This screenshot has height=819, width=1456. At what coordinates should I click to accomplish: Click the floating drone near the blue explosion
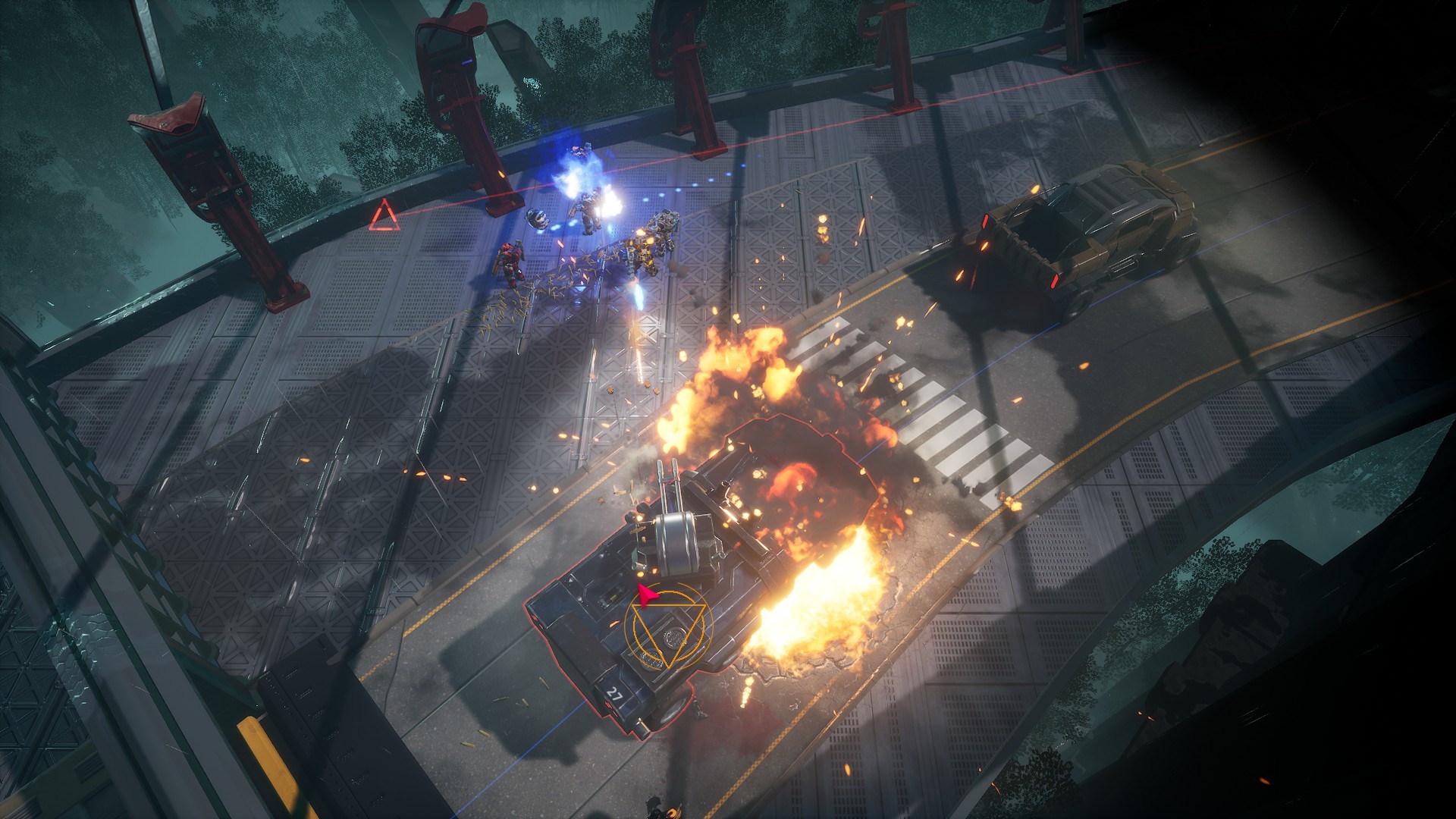point(538,218)
